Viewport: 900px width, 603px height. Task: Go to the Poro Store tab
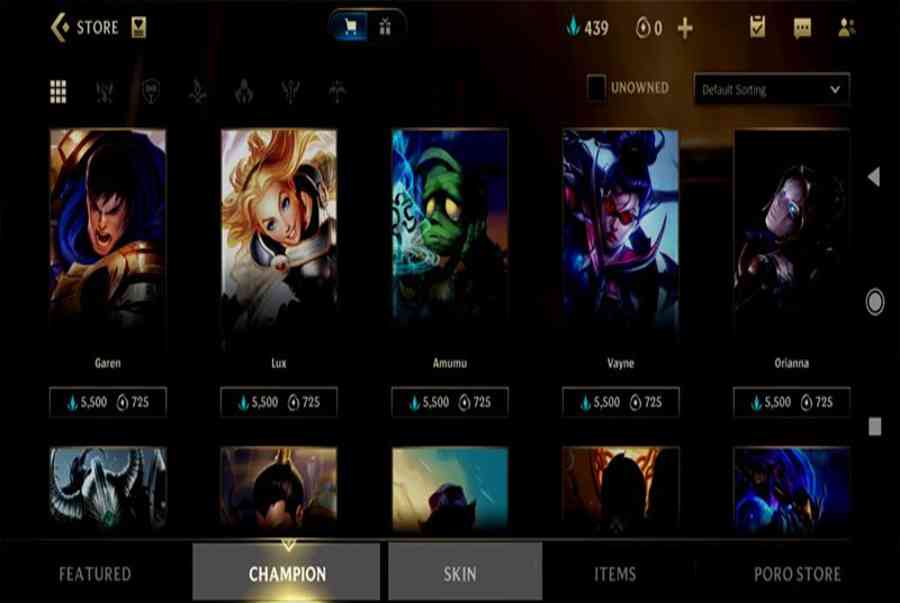pos(797,574)
